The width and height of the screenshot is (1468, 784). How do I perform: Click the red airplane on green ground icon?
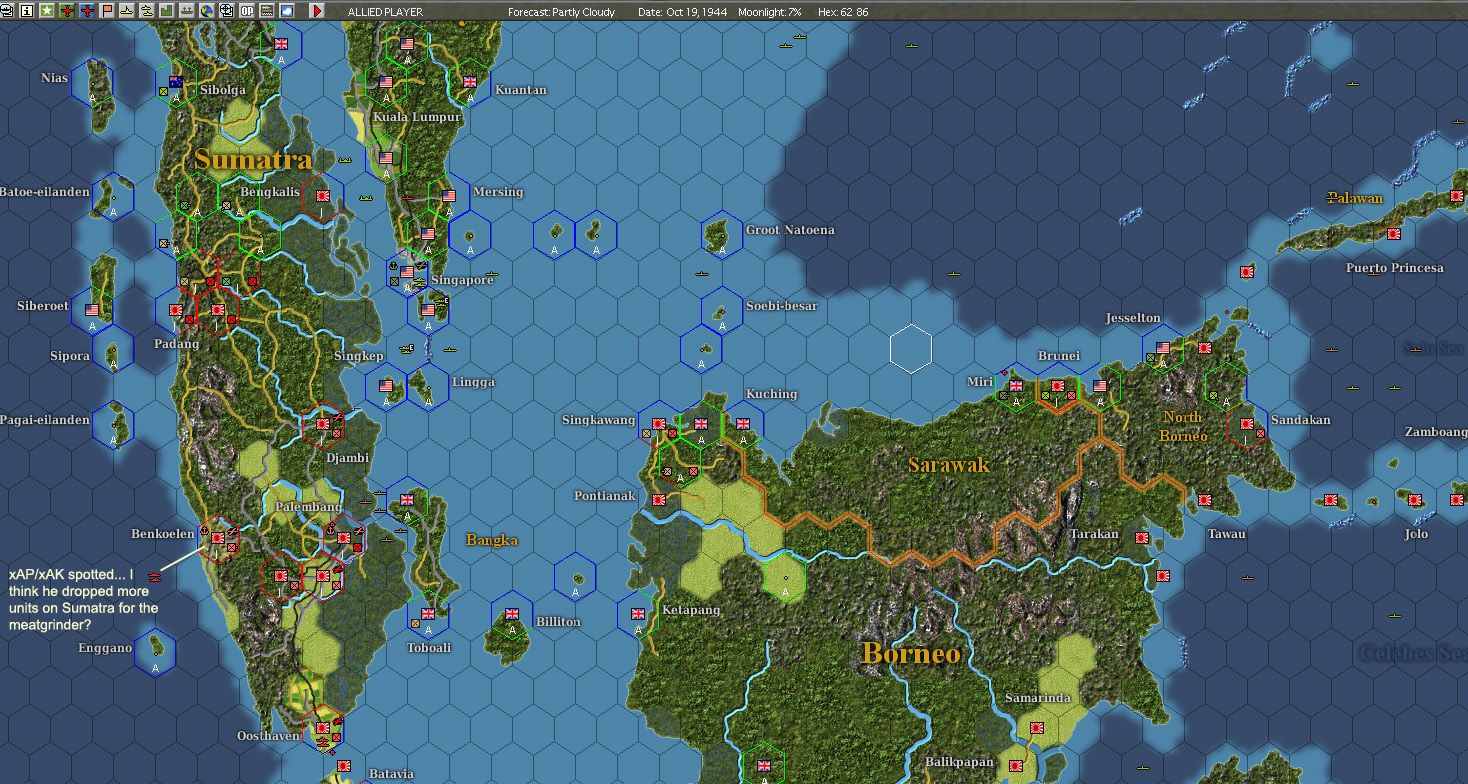(67, 9)
